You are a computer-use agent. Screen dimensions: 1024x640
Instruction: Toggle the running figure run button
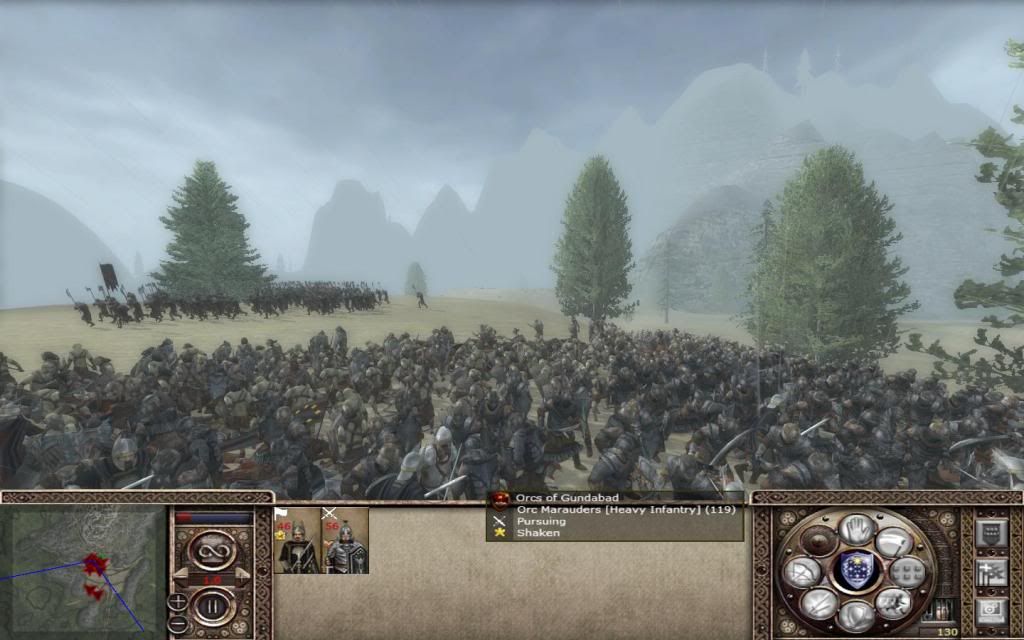tap(893, 602)
